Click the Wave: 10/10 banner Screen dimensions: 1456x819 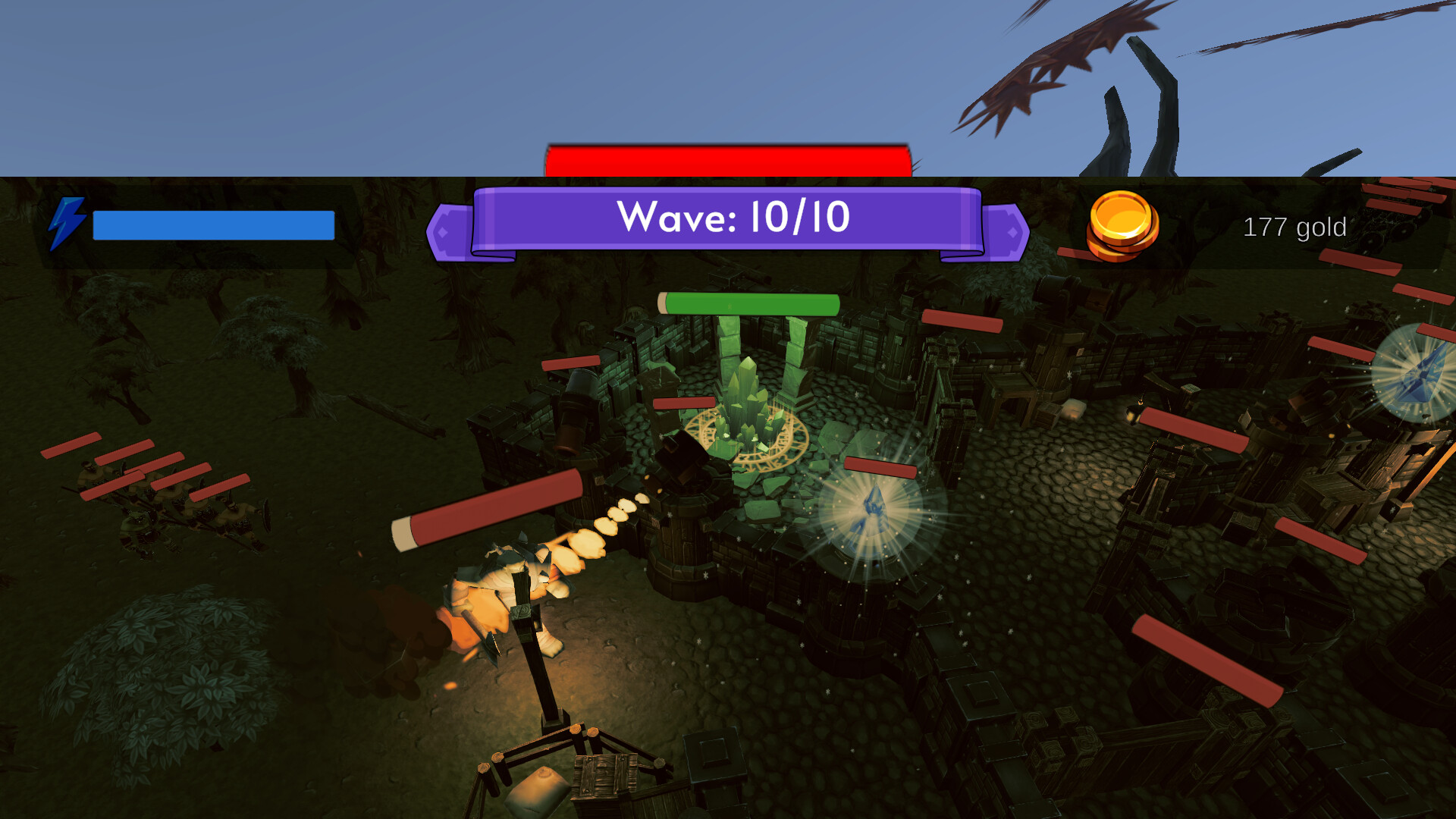coord(730,220)
